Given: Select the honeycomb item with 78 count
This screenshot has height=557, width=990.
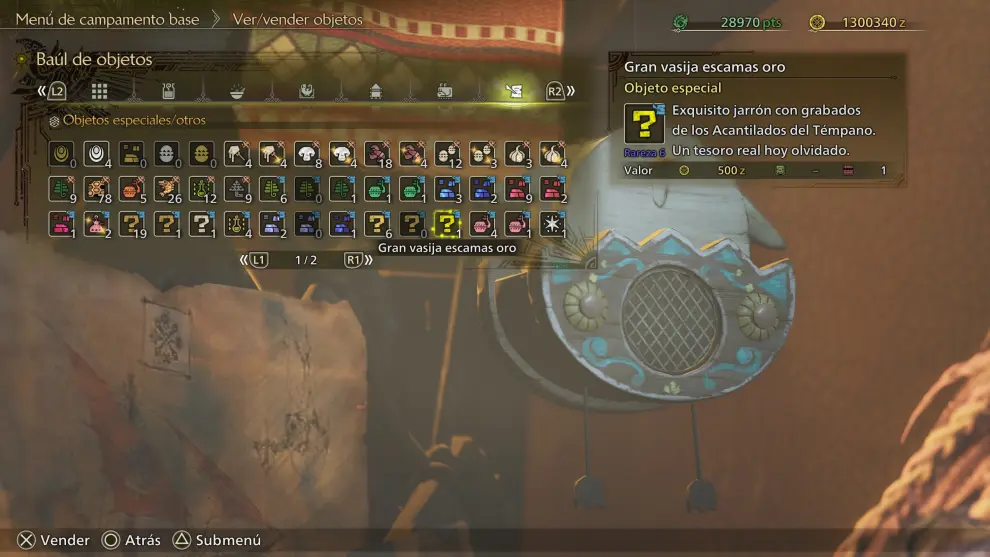Looking at the screenshot, I should (x=95, y=188).
